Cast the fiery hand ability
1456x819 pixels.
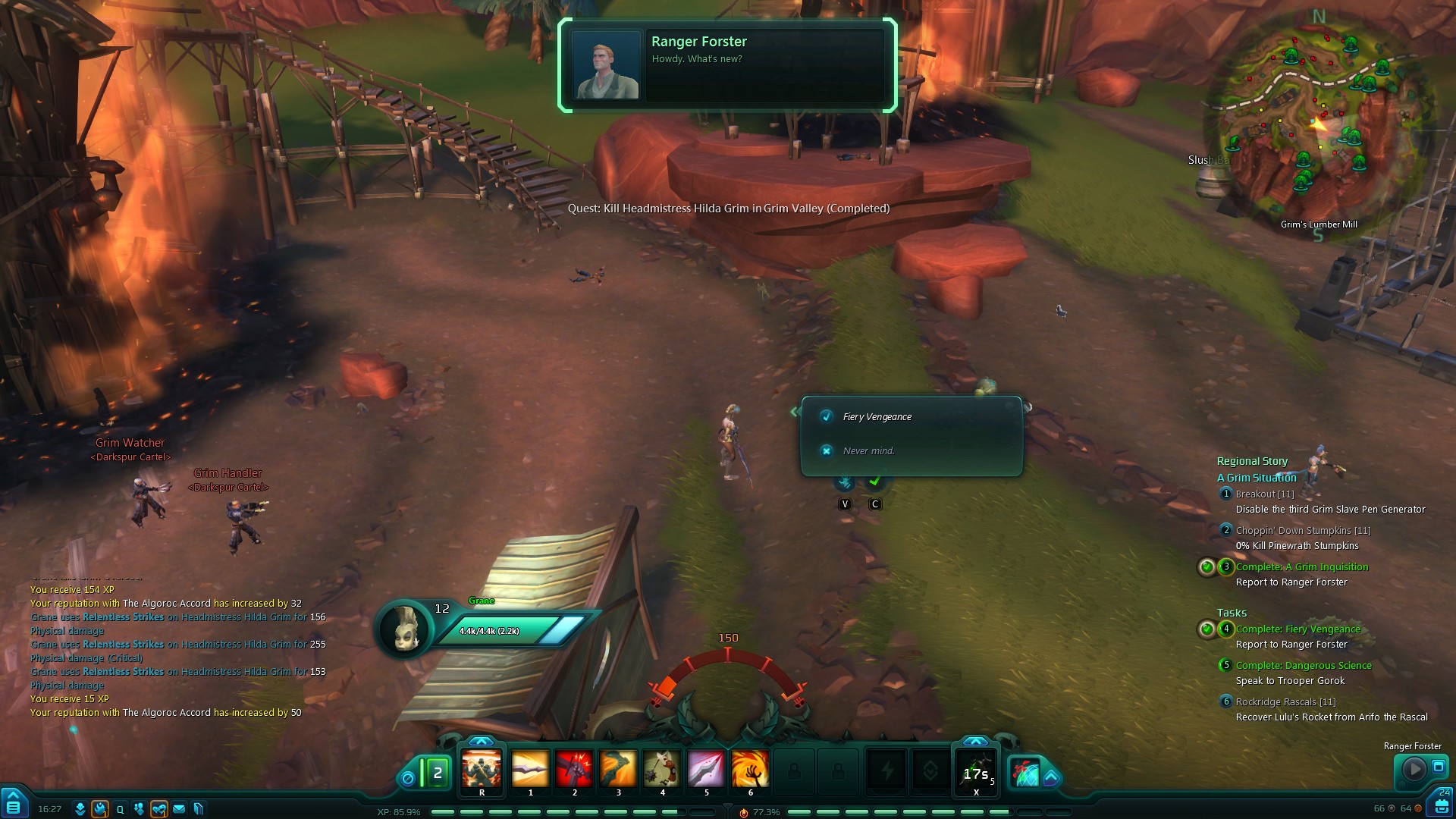750,769
